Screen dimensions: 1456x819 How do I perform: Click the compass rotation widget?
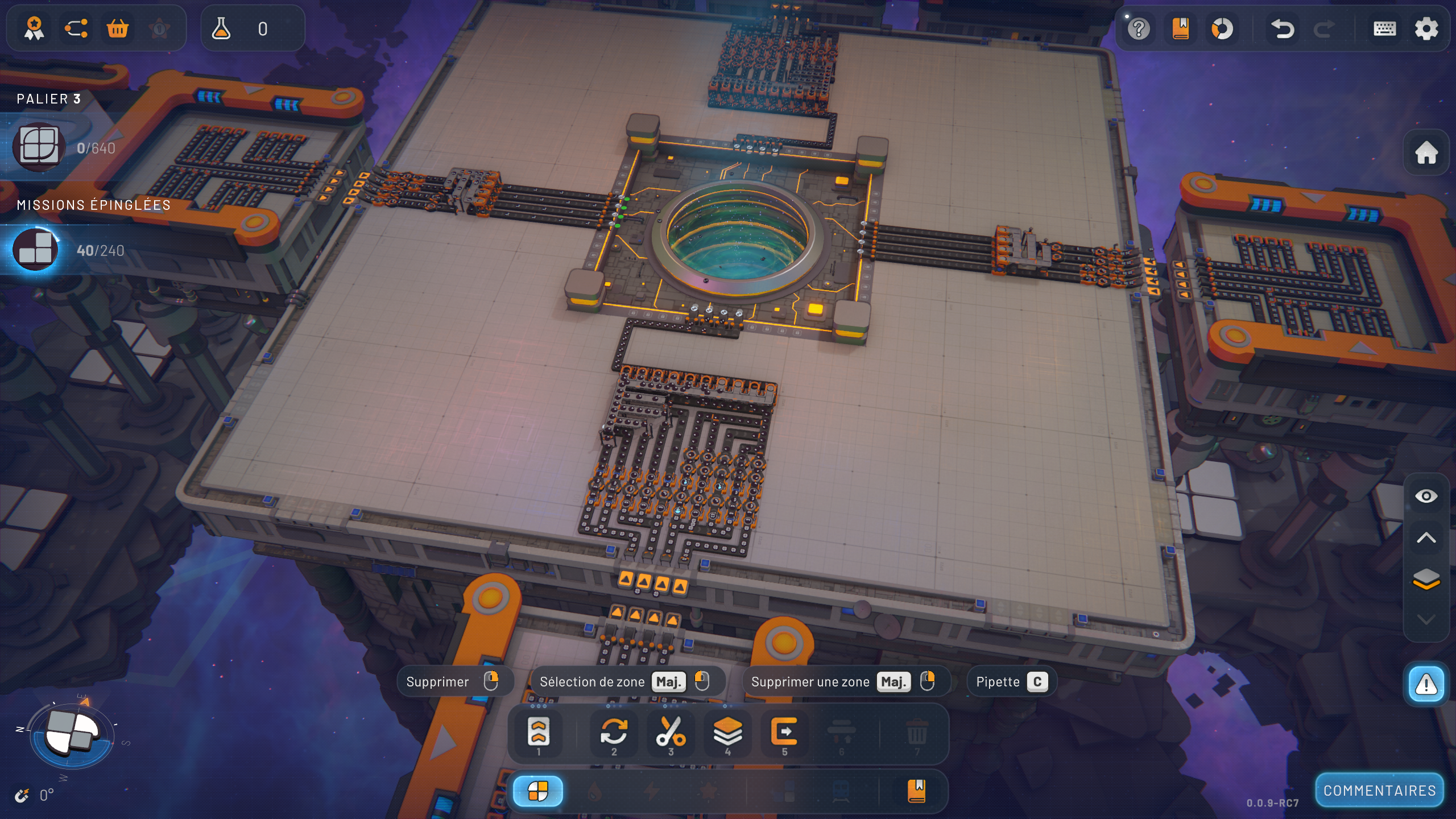[71, 734]
